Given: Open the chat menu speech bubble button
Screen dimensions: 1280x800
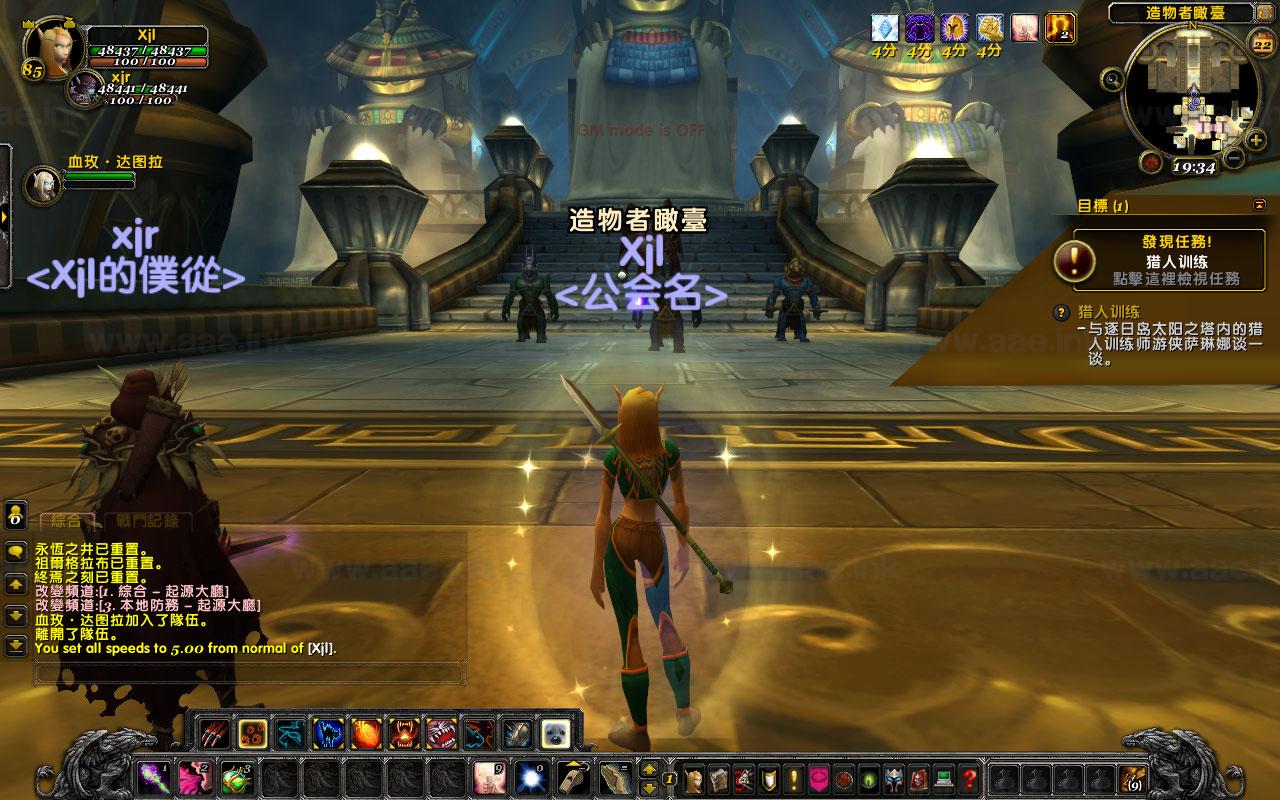Looking at the screenshot, I should (16, 551).
